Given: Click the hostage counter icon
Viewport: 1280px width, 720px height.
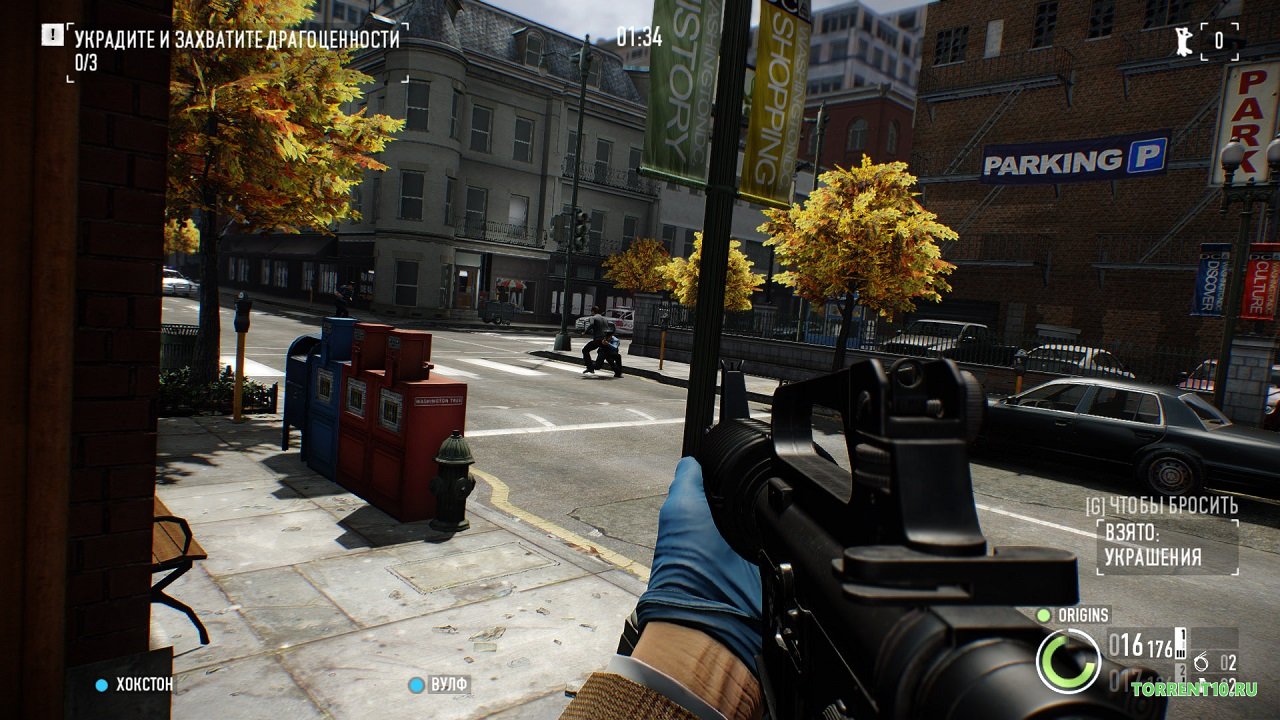Looking at the screenshot, I should (1184, 41).
